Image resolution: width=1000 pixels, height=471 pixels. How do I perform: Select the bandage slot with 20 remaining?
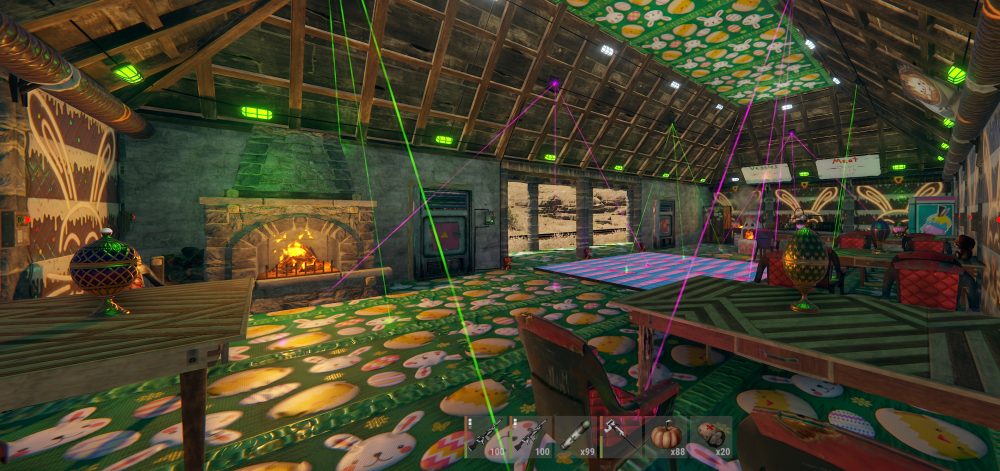[711, 437]
